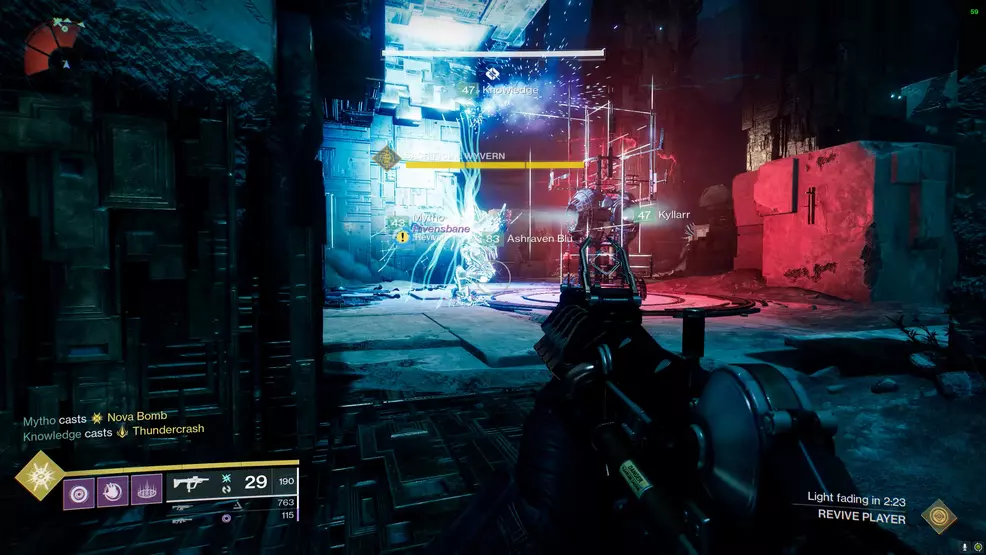This screenshot has width=986, height=555.
Task: Activate the golden Super ability diamond
Action: click(40, 477)
